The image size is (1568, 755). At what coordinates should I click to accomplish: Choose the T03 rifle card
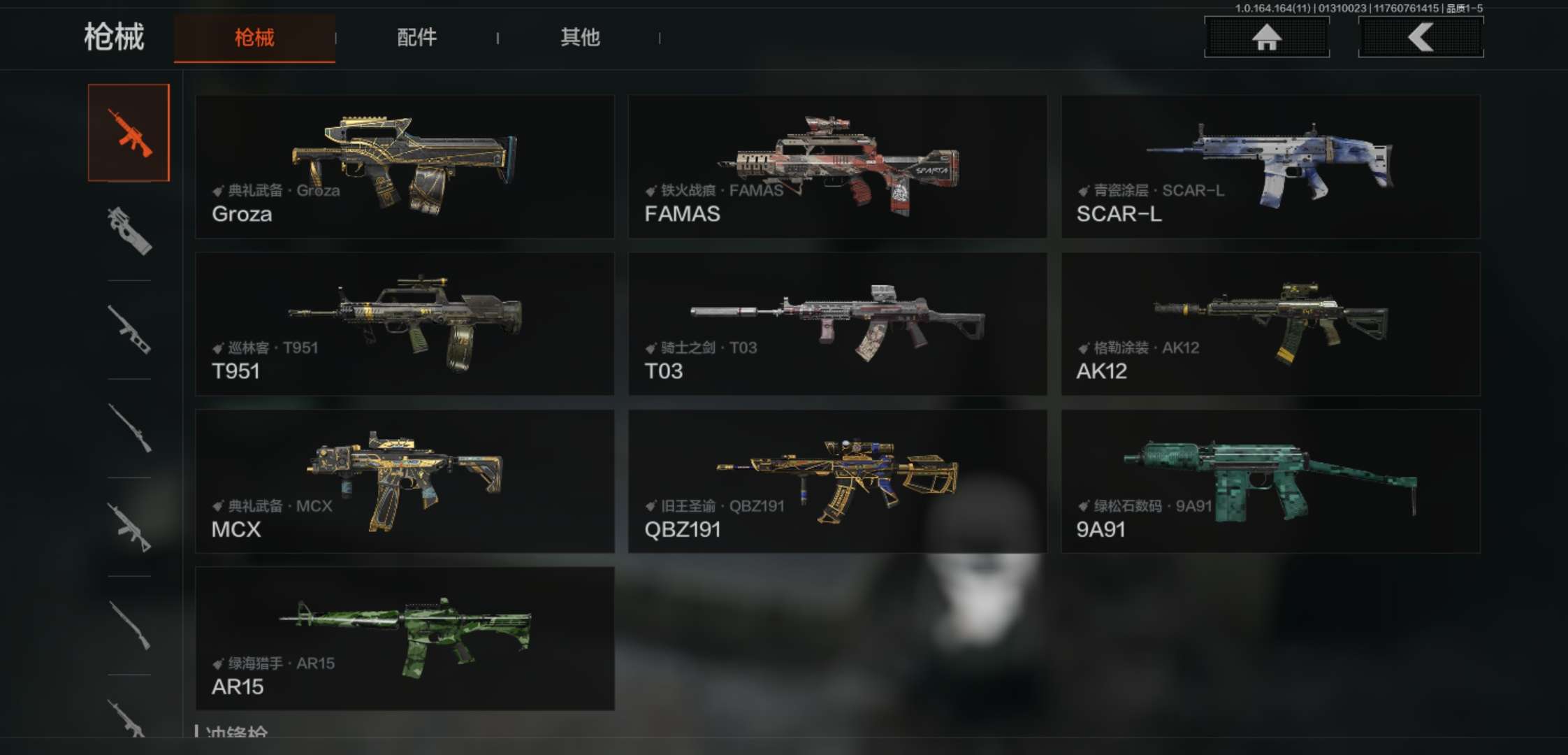[x=837, y=324]
